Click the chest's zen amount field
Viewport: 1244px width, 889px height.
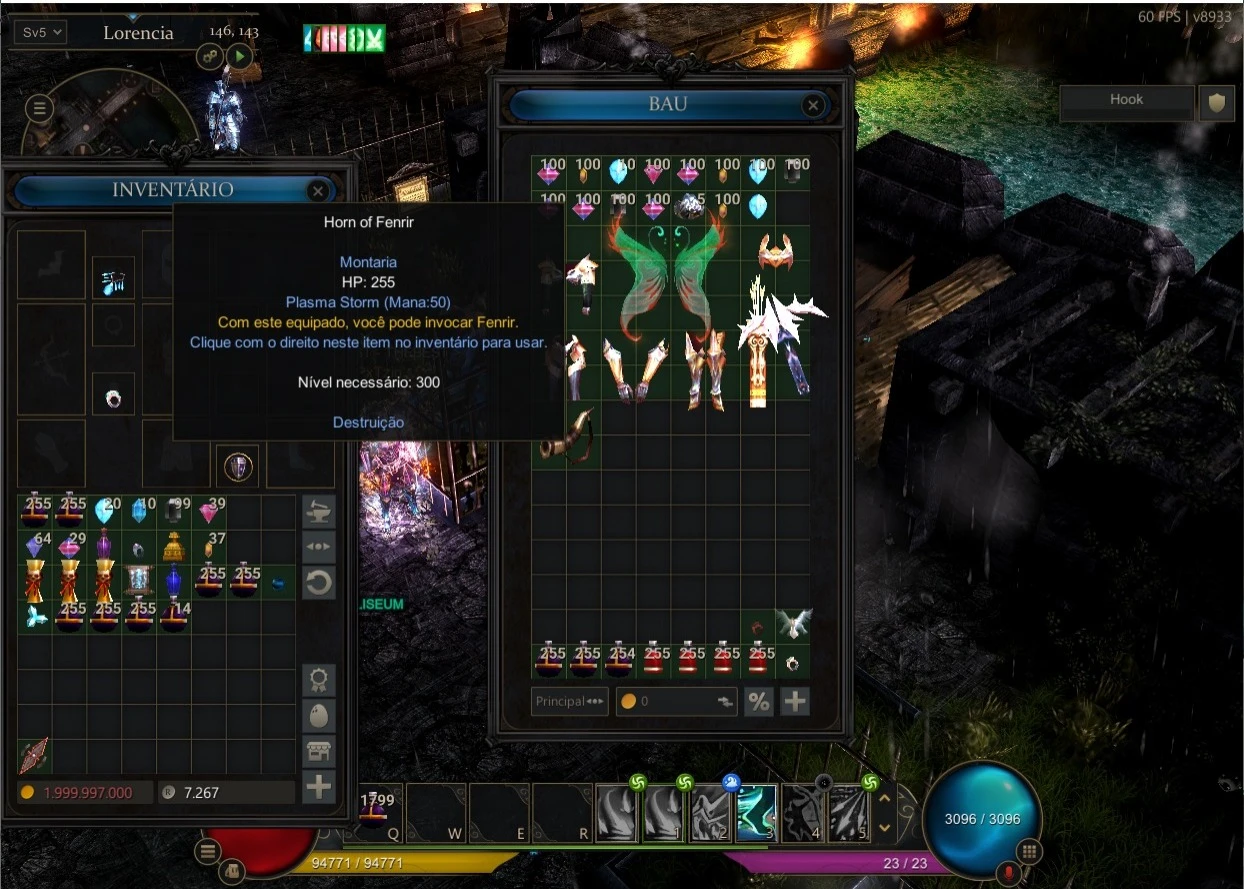pyautogui.click(x=676, y=701)
